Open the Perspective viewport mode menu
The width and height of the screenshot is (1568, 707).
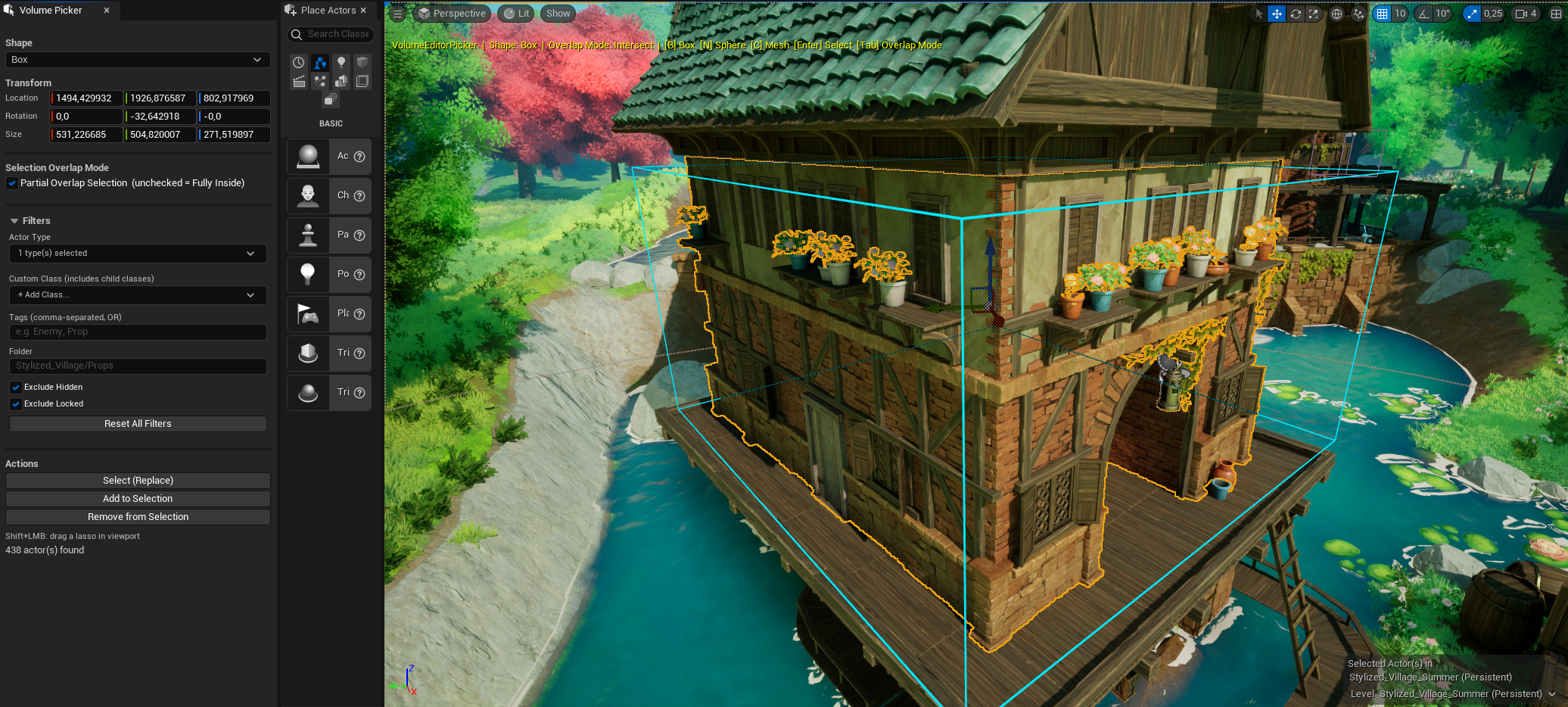(452, 14)
